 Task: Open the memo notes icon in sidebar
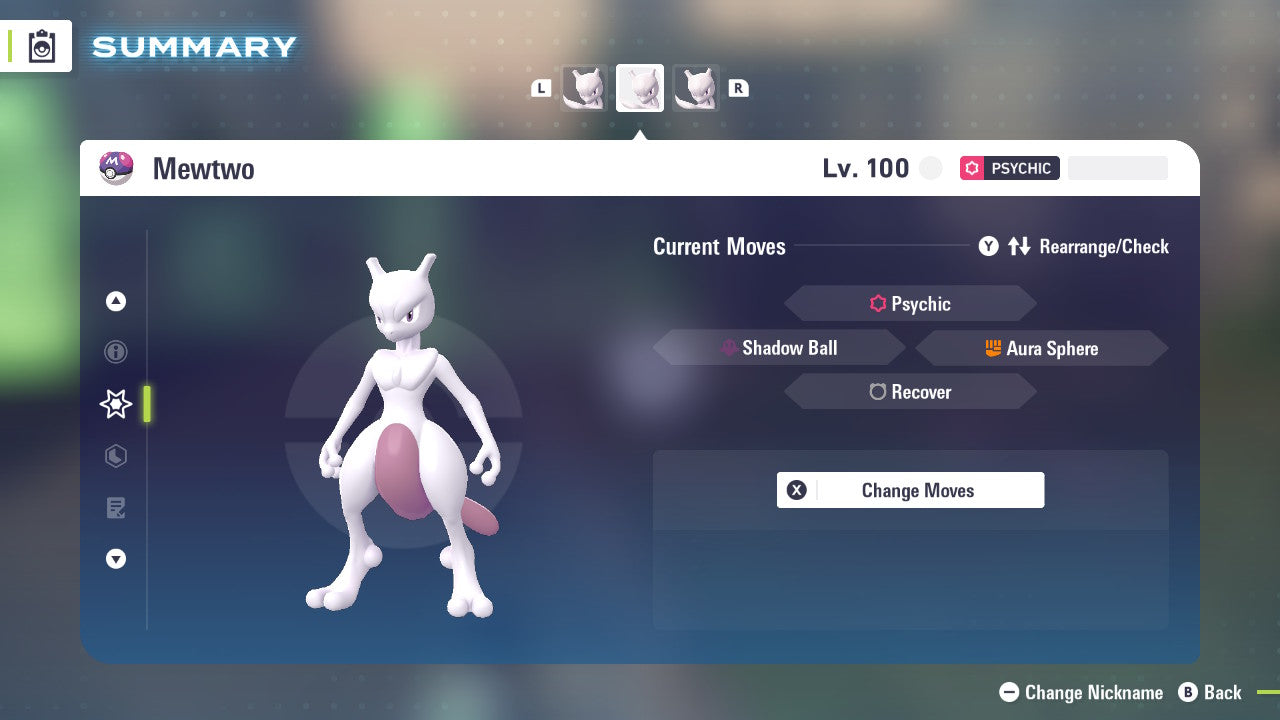[x=116, y=508]
